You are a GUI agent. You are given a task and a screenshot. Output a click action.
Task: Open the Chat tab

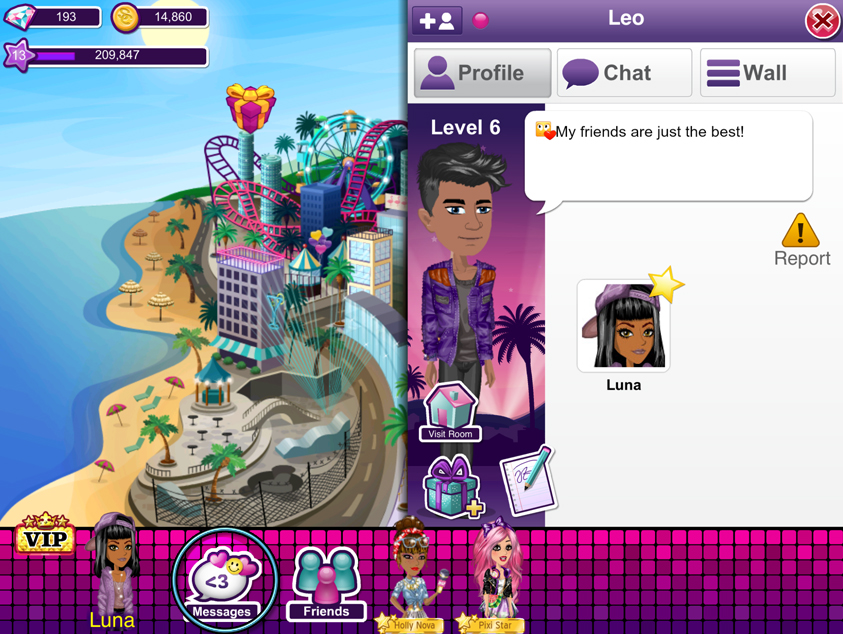click(624, 73)
